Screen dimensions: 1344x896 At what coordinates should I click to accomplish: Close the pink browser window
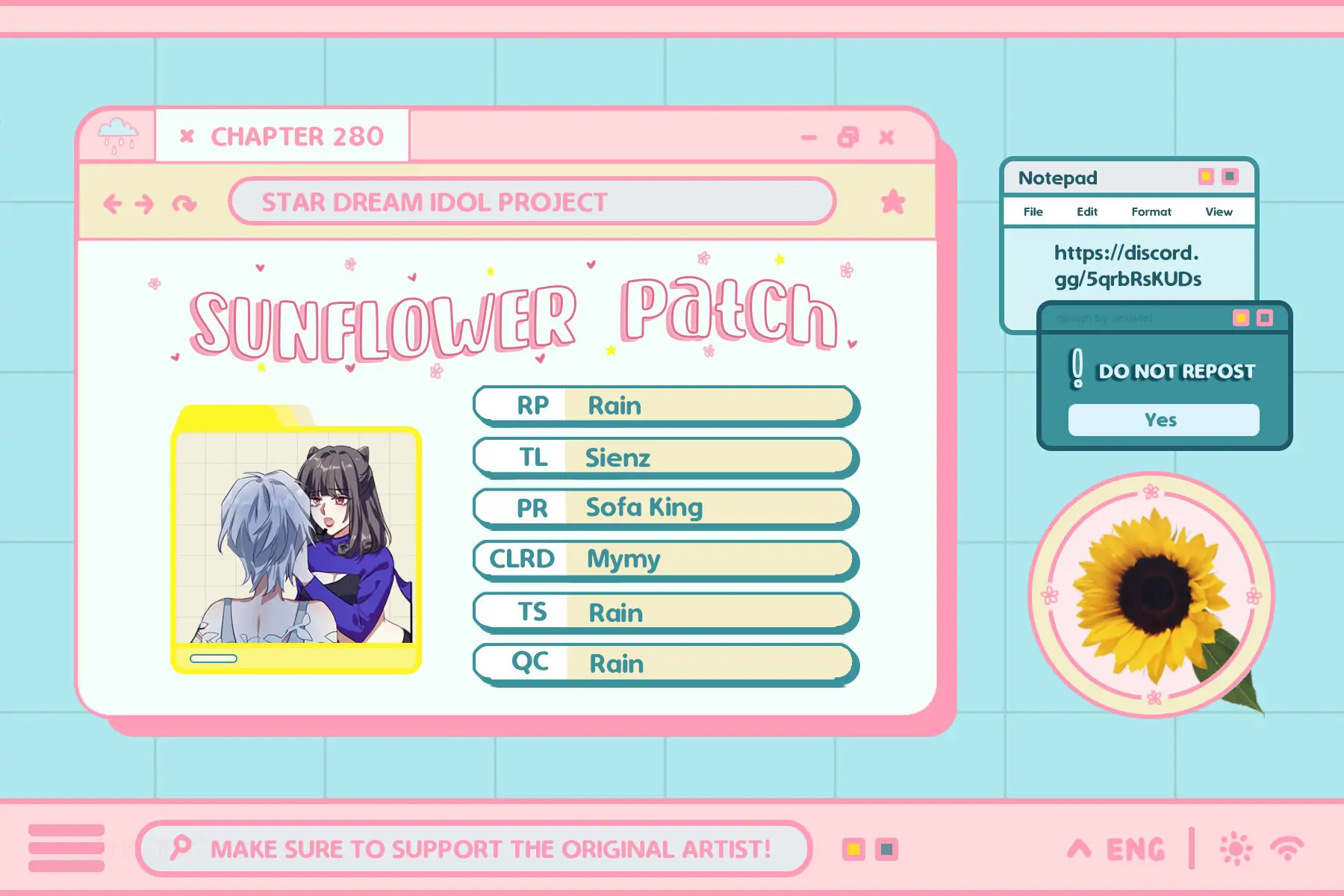886,137
